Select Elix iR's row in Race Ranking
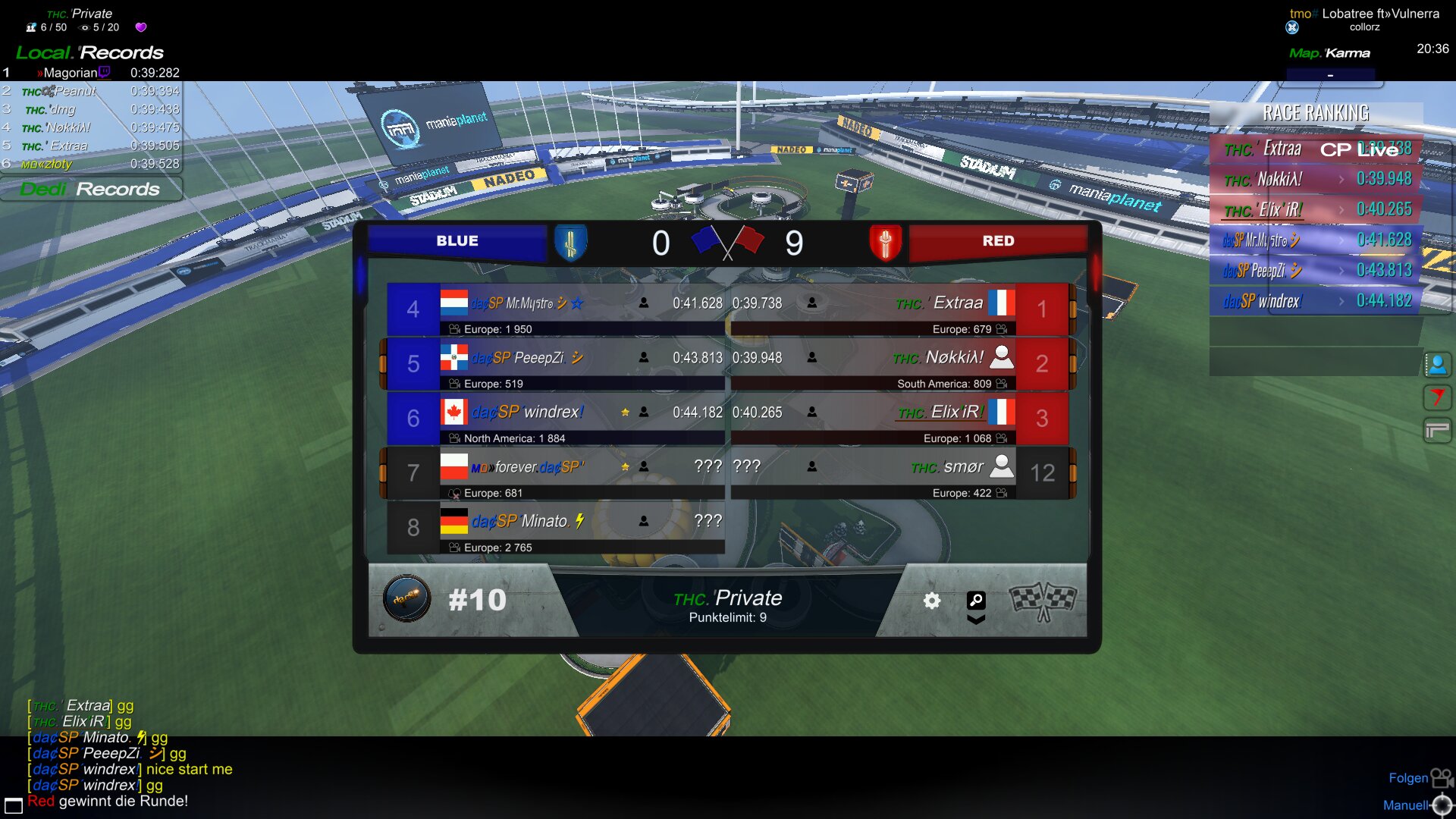The height and width of the screenshot is (819, 1456). pyautogui.click(x=1316, y=209)
